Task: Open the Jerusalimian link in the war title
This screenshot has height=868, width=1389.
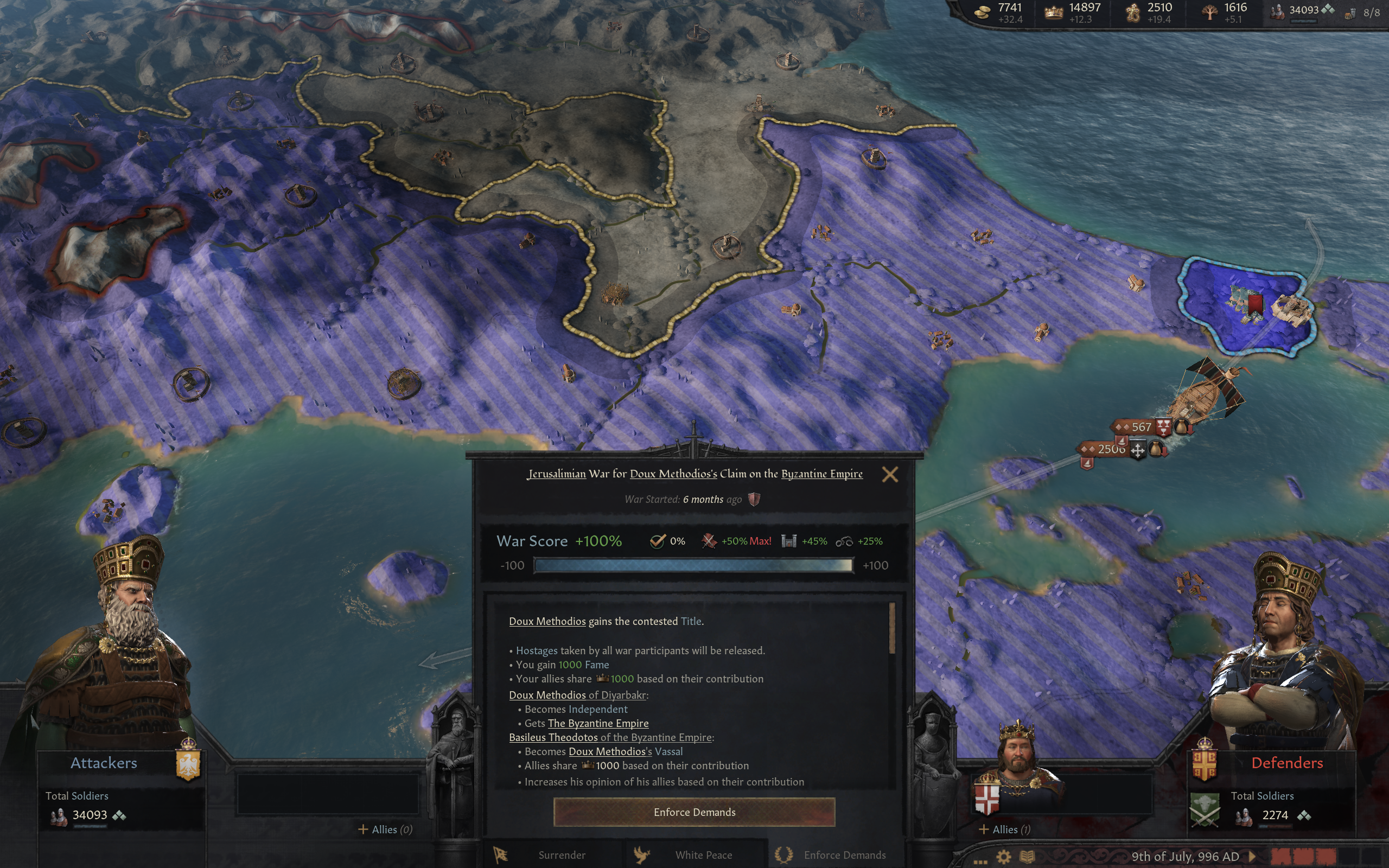Action: point(556,474)
